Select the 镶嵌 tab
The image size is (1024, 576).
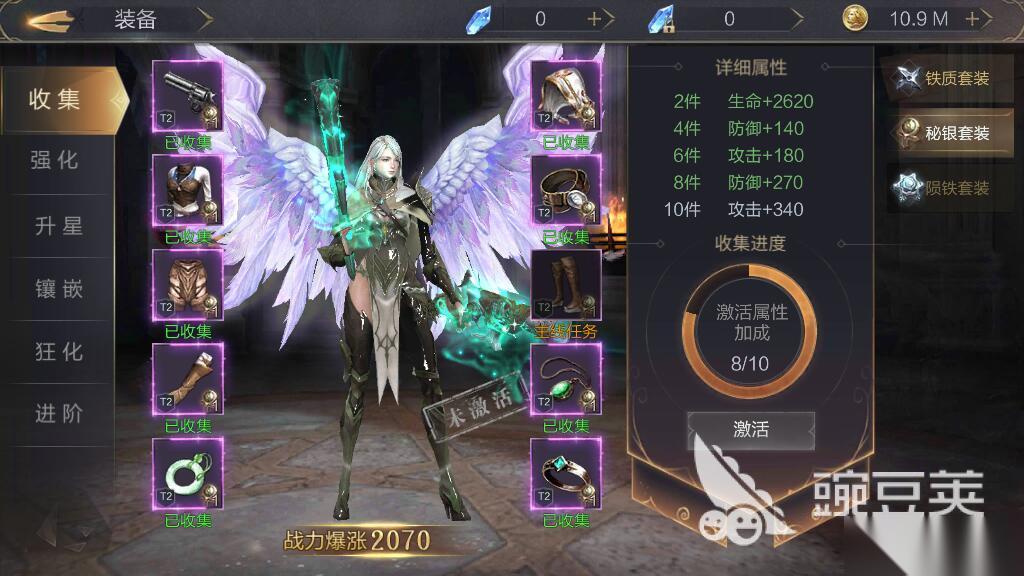[x=56, y=290]
